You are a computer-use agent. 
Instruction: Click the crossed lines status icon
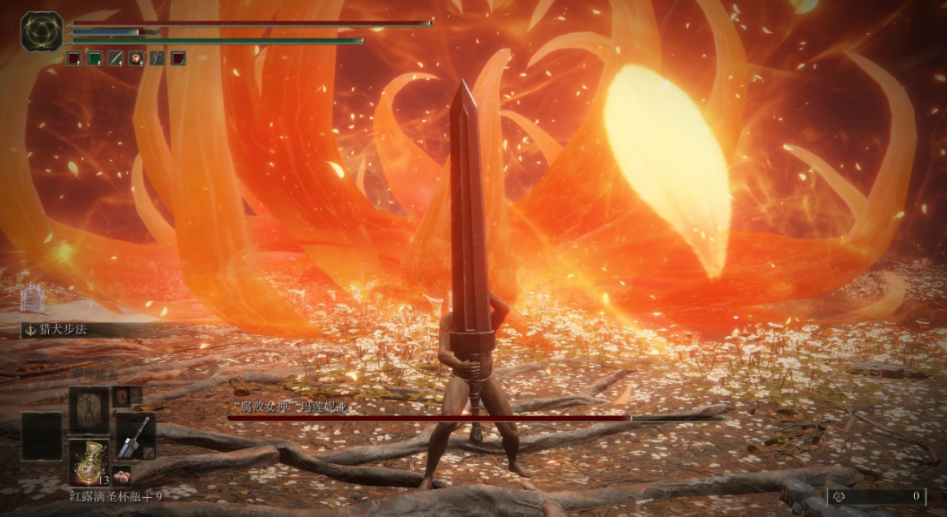point(157,58)
